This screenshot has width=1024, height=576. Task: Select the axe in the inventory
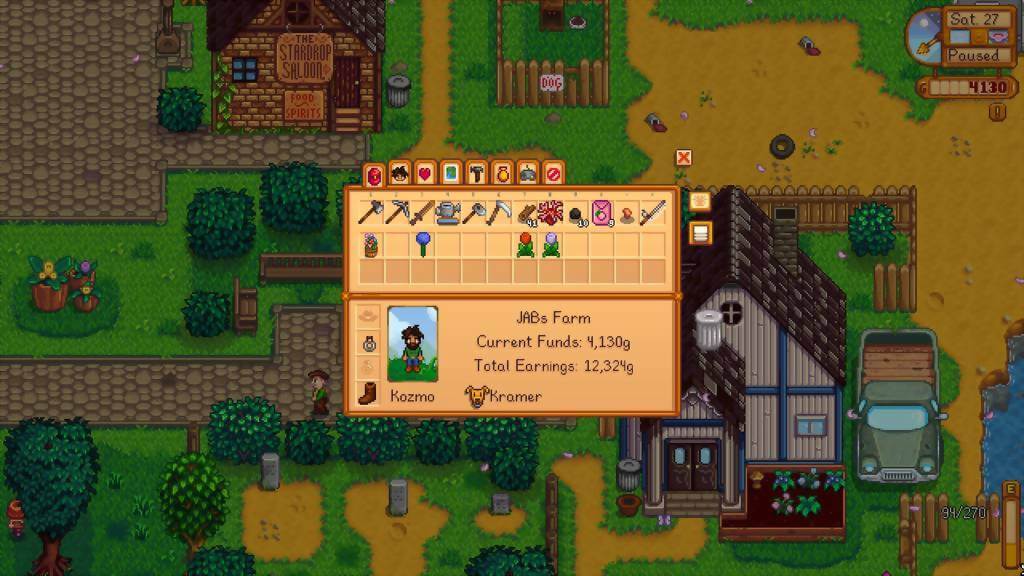[x=370, y=212]
